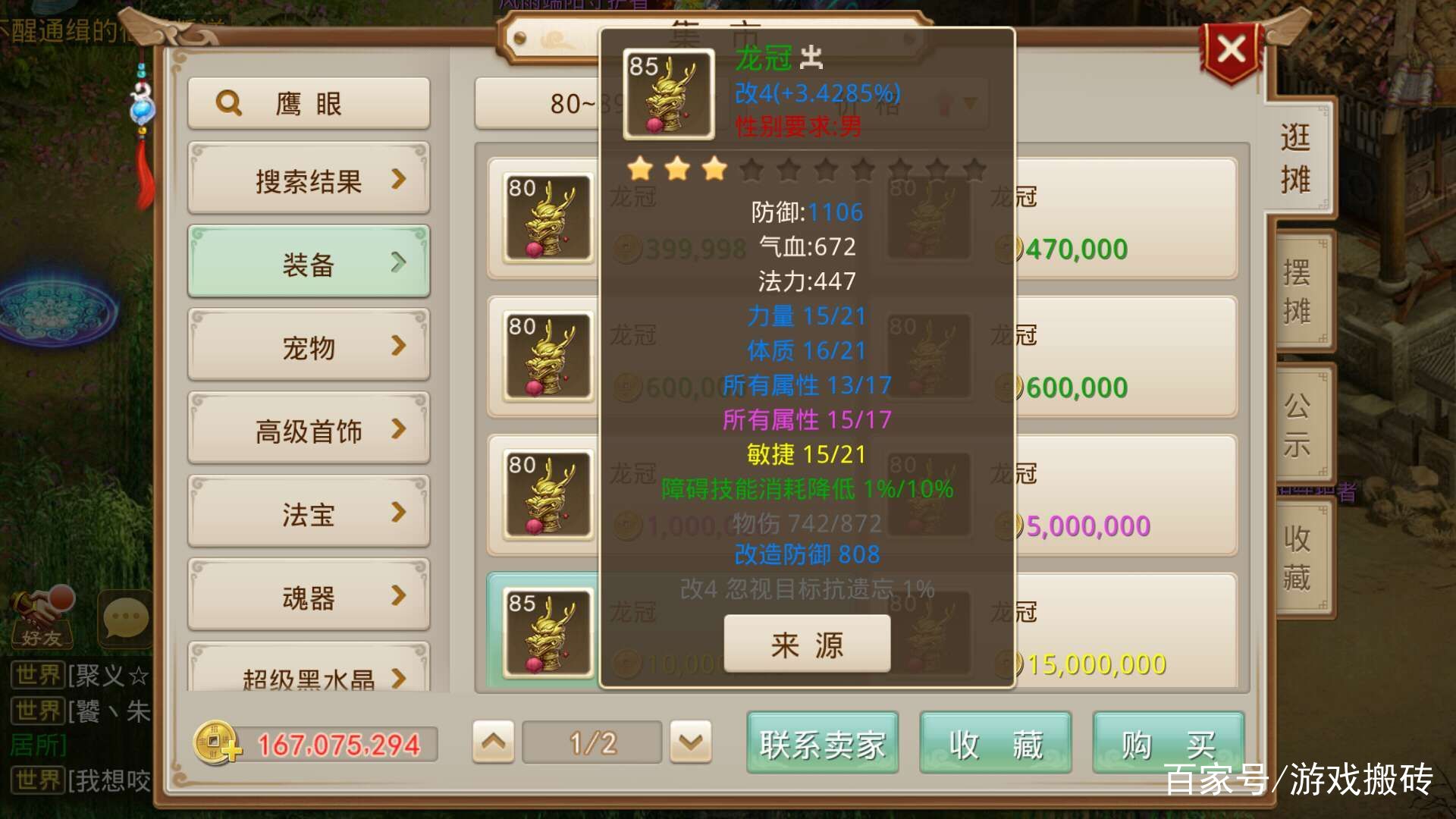Viewport: 1456px width, 819px height.
Task: Click the magnifier icon on 鹰眼 search
Action: click(x=227, y=103)
